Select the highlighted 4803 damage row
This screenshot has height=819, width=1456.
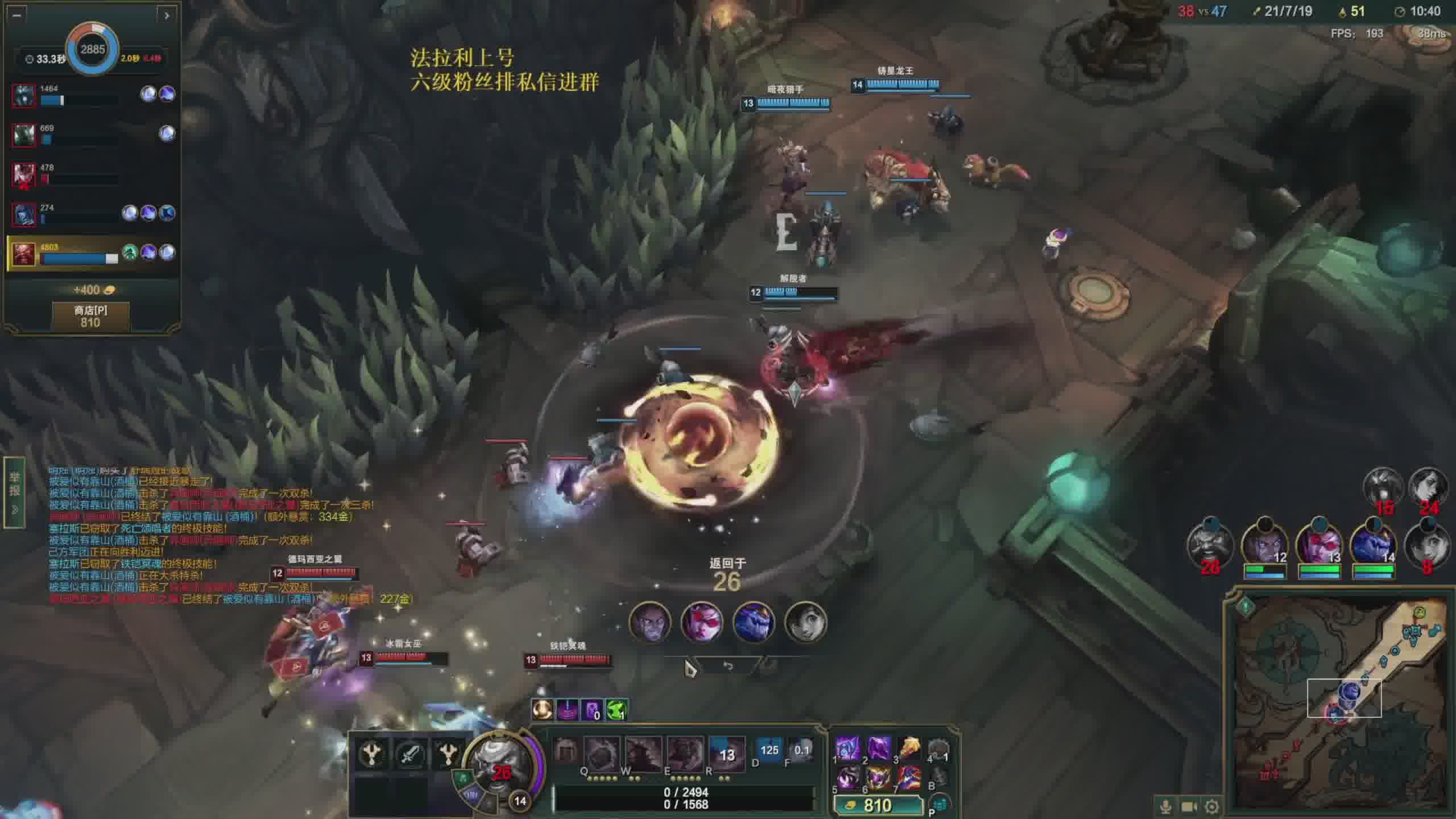tap(91, 253)
